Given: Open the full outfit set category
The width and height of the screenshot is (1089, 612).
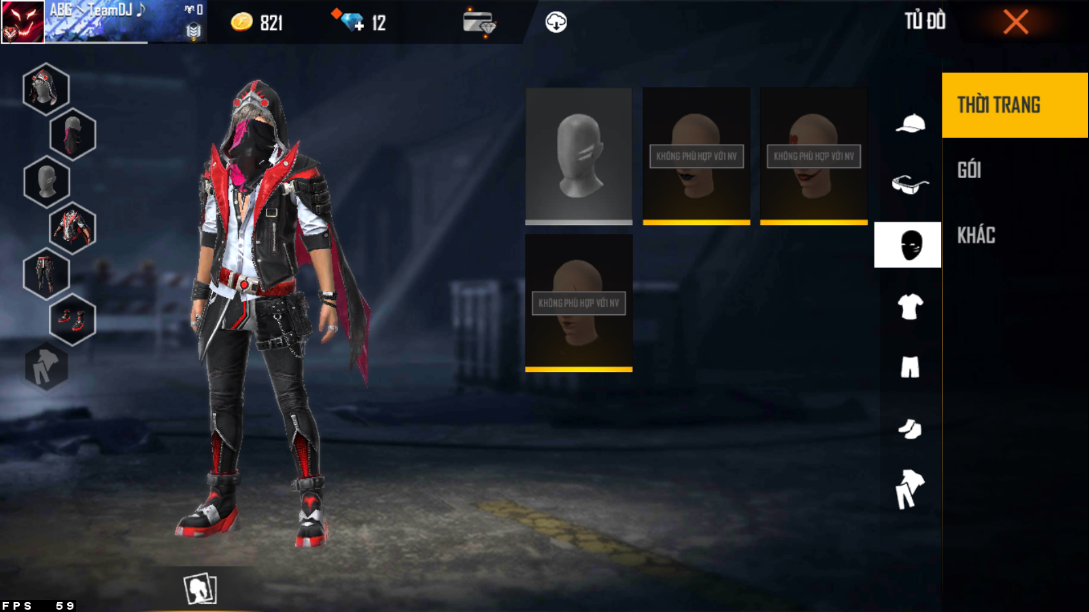Looking at the screenshot, I should click(909, 489).
